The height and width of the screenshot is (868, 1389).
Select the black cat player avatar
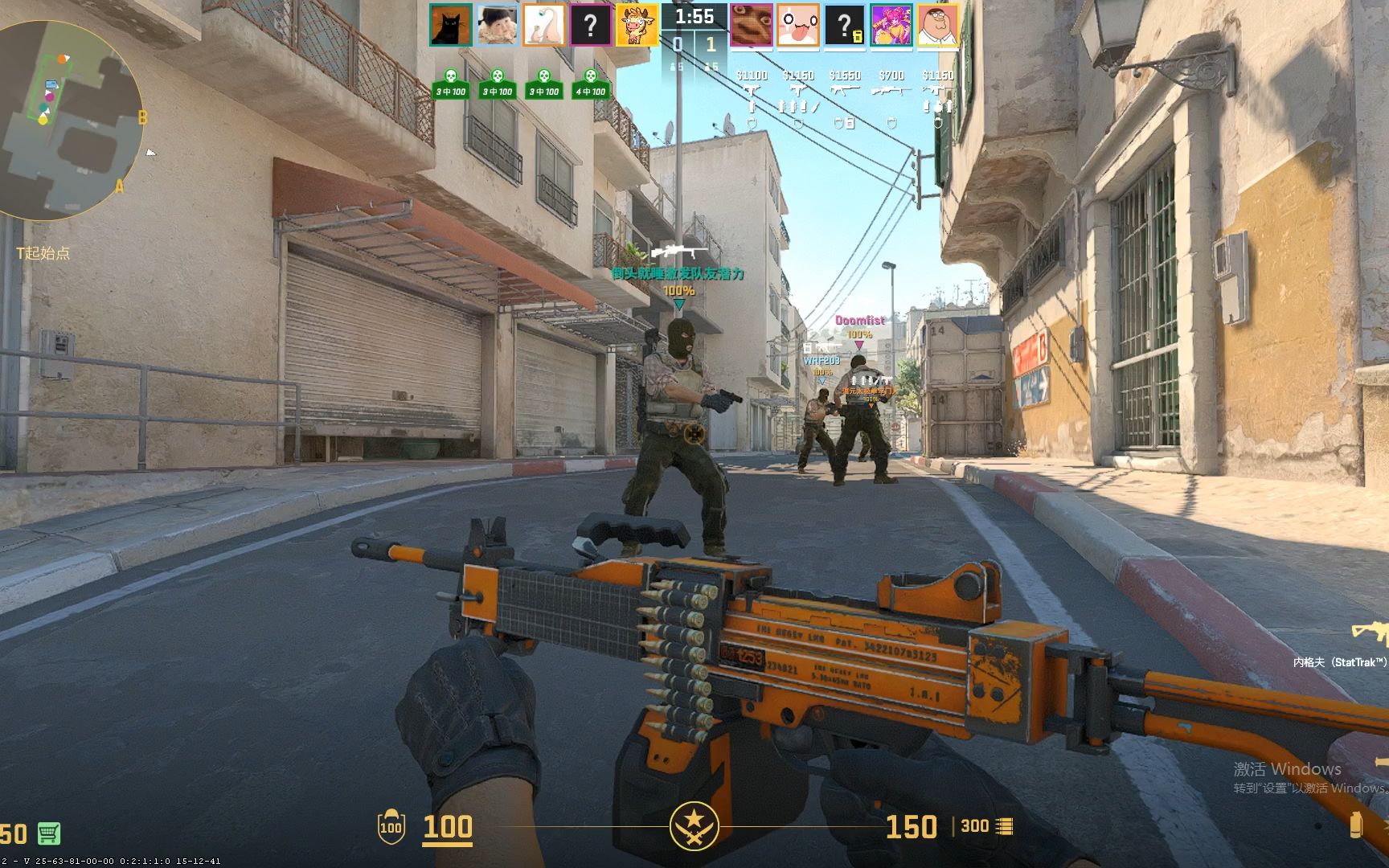[x=450, y=25]
